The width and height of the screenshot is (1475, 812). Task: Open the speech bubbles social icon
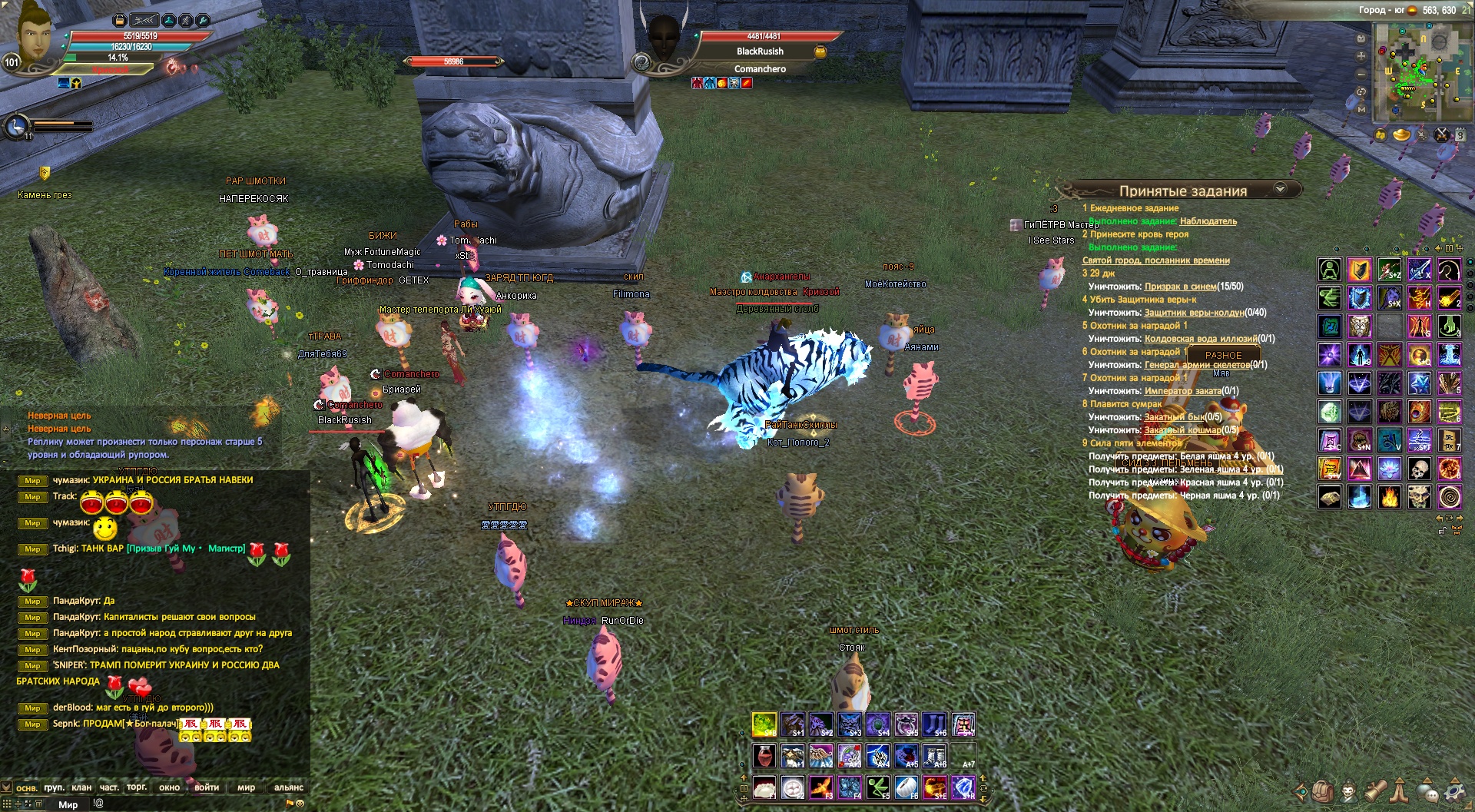click(1427, 790)
